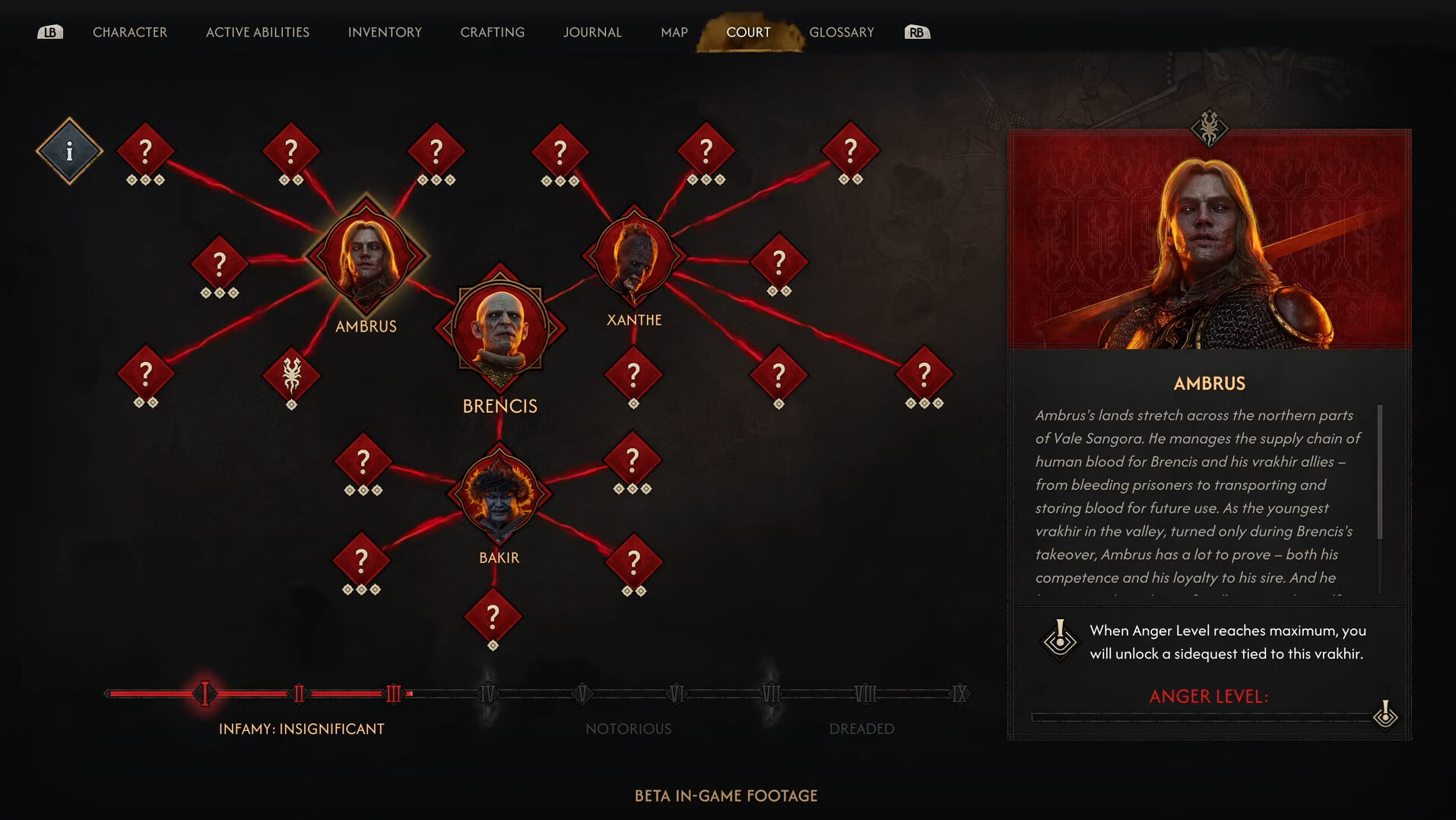Select the unknown node left of Ambrus
1456x820 pixels.
(219, 262)
